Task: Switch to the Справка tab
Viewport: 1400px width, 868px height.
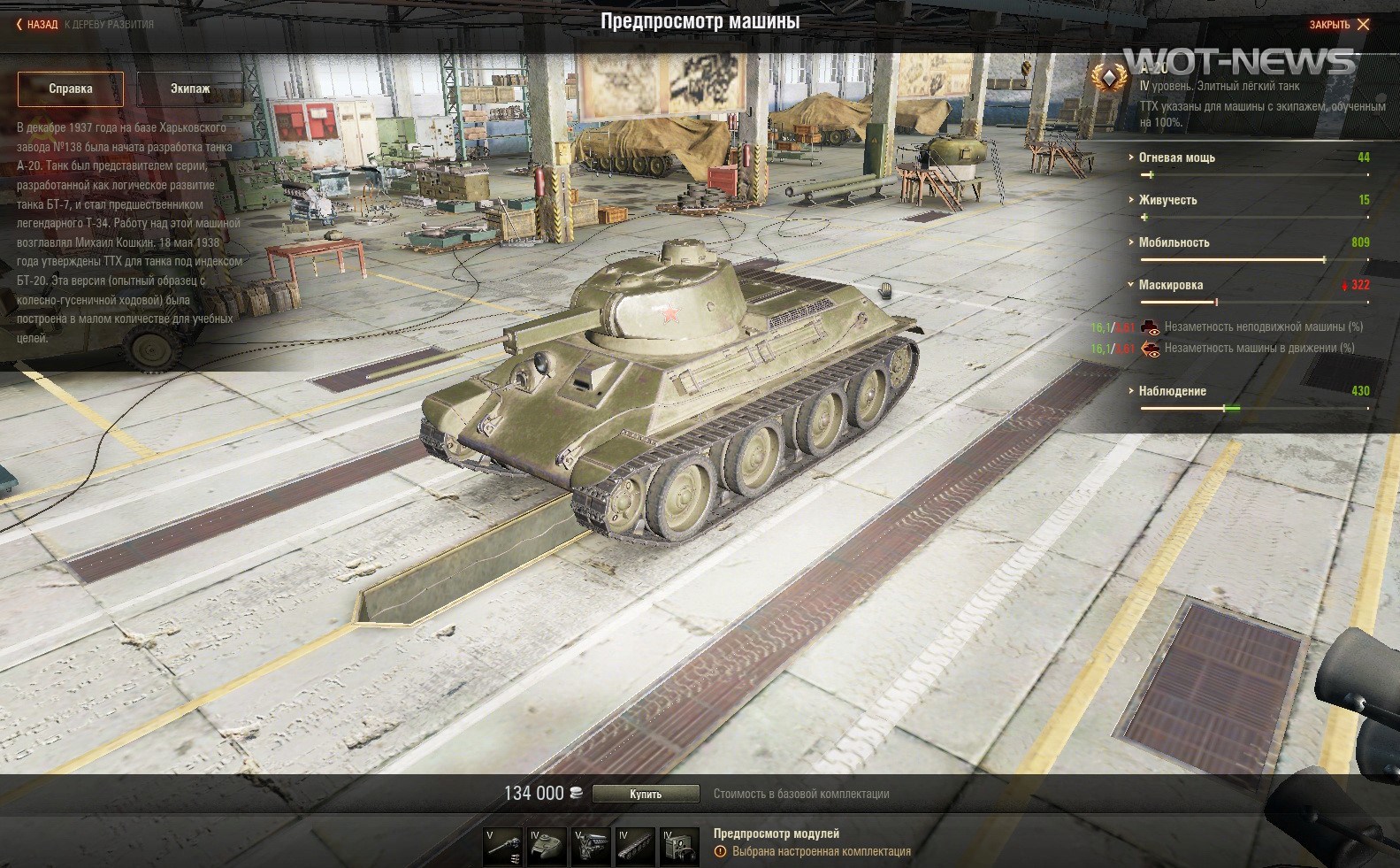Action: [71, 88]
